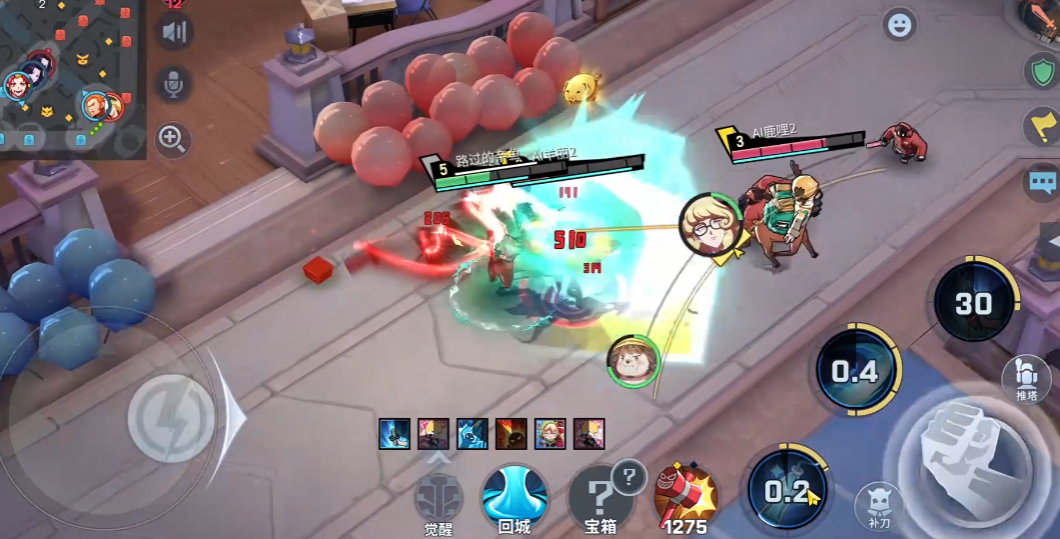Screen dimensions: 1060x539
Task: Tap the green shield signal icon
Action: pyautogui.click(x=1041, y=70)
